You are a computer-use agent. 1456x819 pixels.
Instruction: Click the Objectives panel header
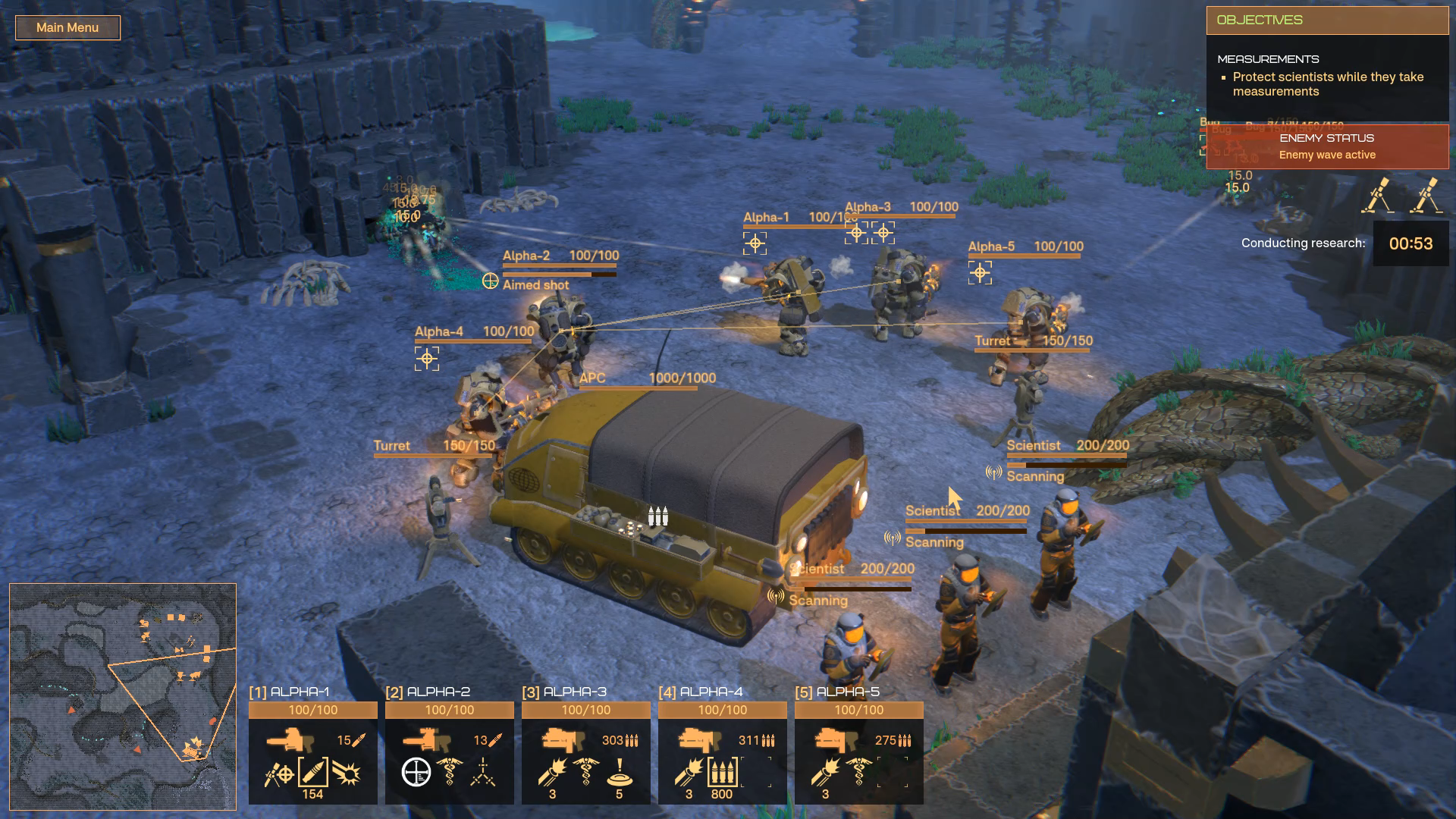(1327, 20)
